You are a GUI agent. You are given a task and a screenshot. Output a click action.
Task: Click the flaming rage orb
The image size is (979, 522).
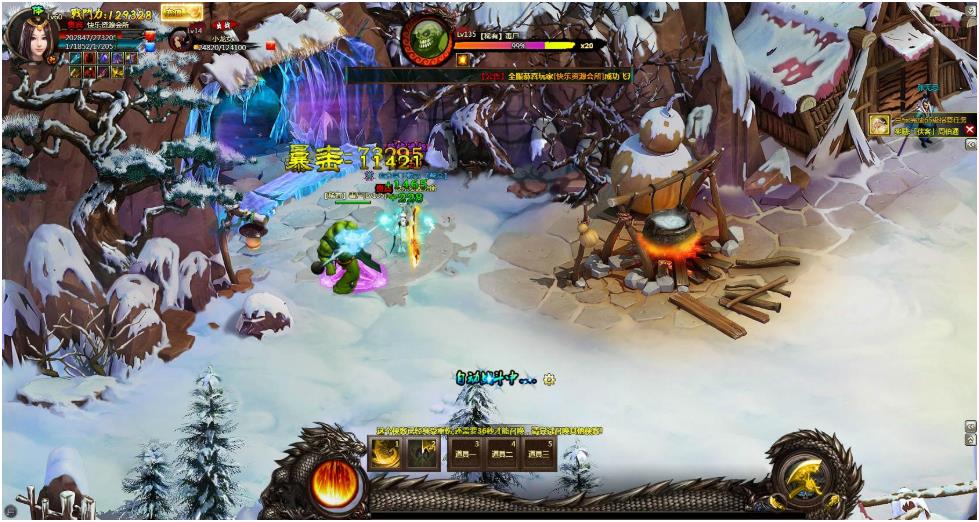pyautogui.click(x=333, y=482)
